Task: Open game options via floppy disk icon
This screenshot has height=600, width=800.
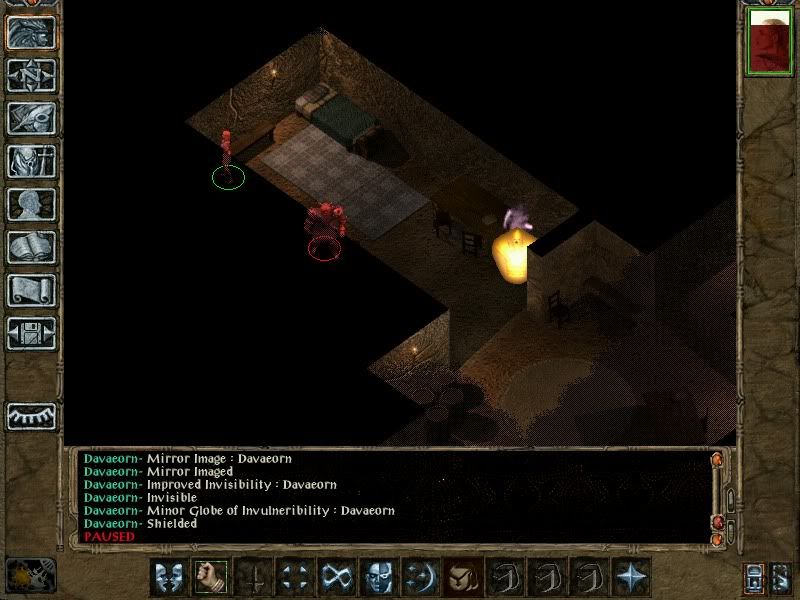Action: 32,333
